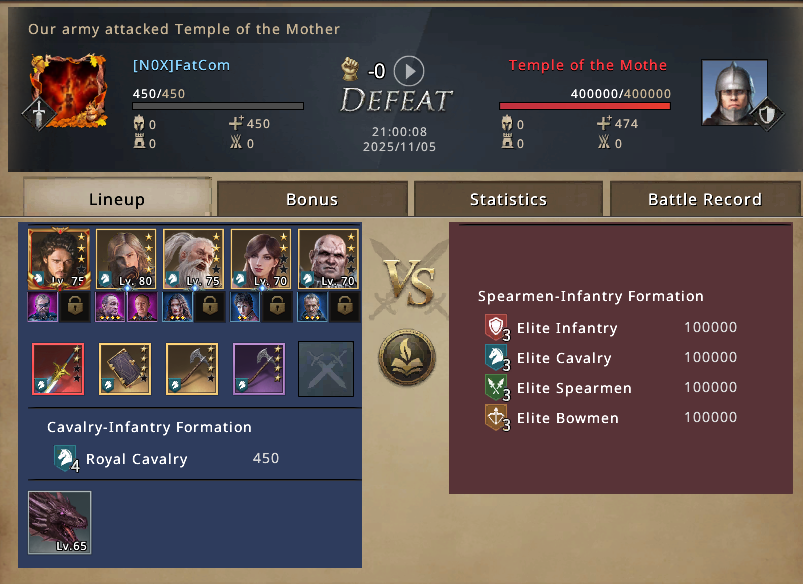Open the level 65 dragon portrait
The image size is (803, 584).
click(x=59, y=522)
